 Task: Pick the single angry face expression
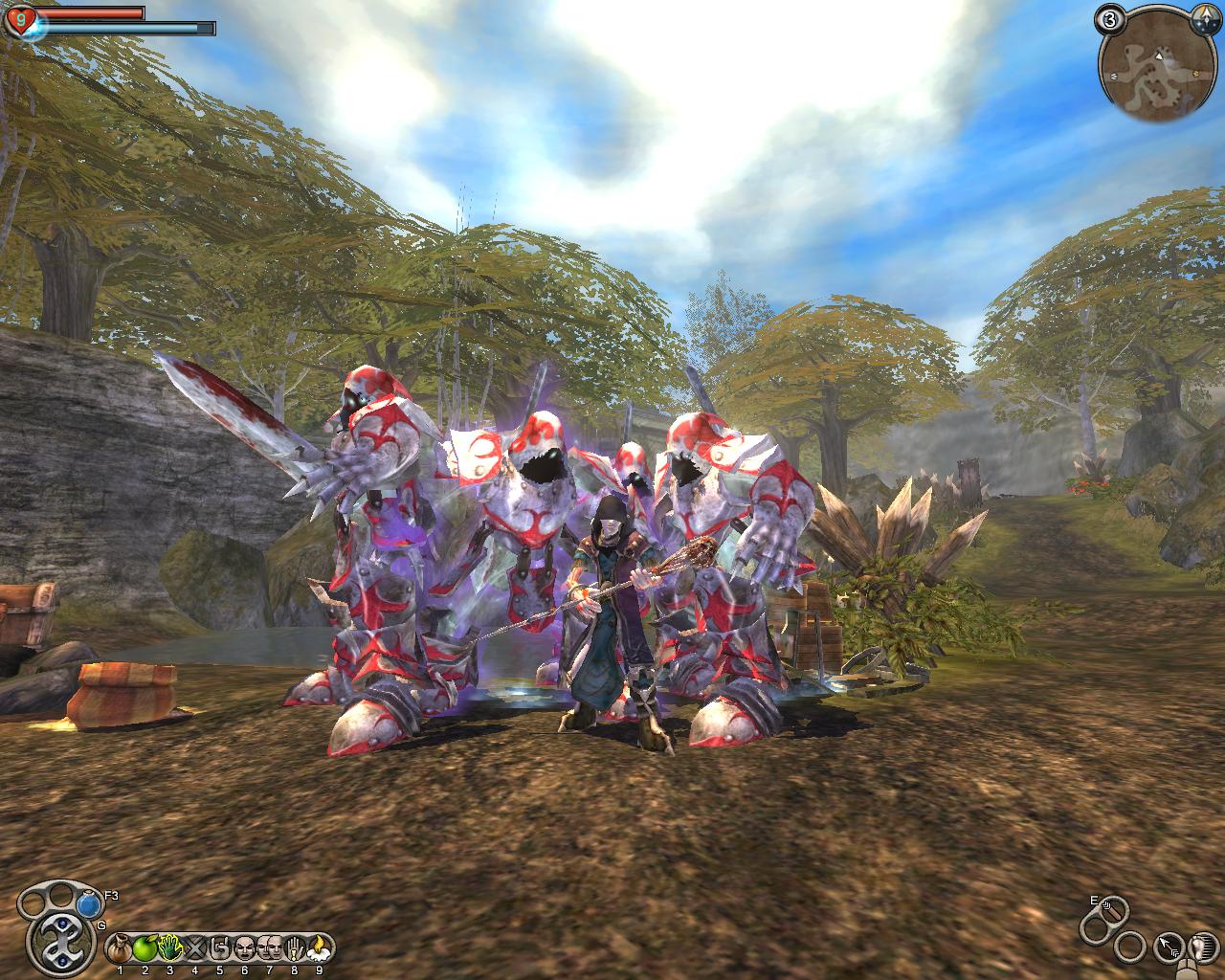(x=244, y=948)
